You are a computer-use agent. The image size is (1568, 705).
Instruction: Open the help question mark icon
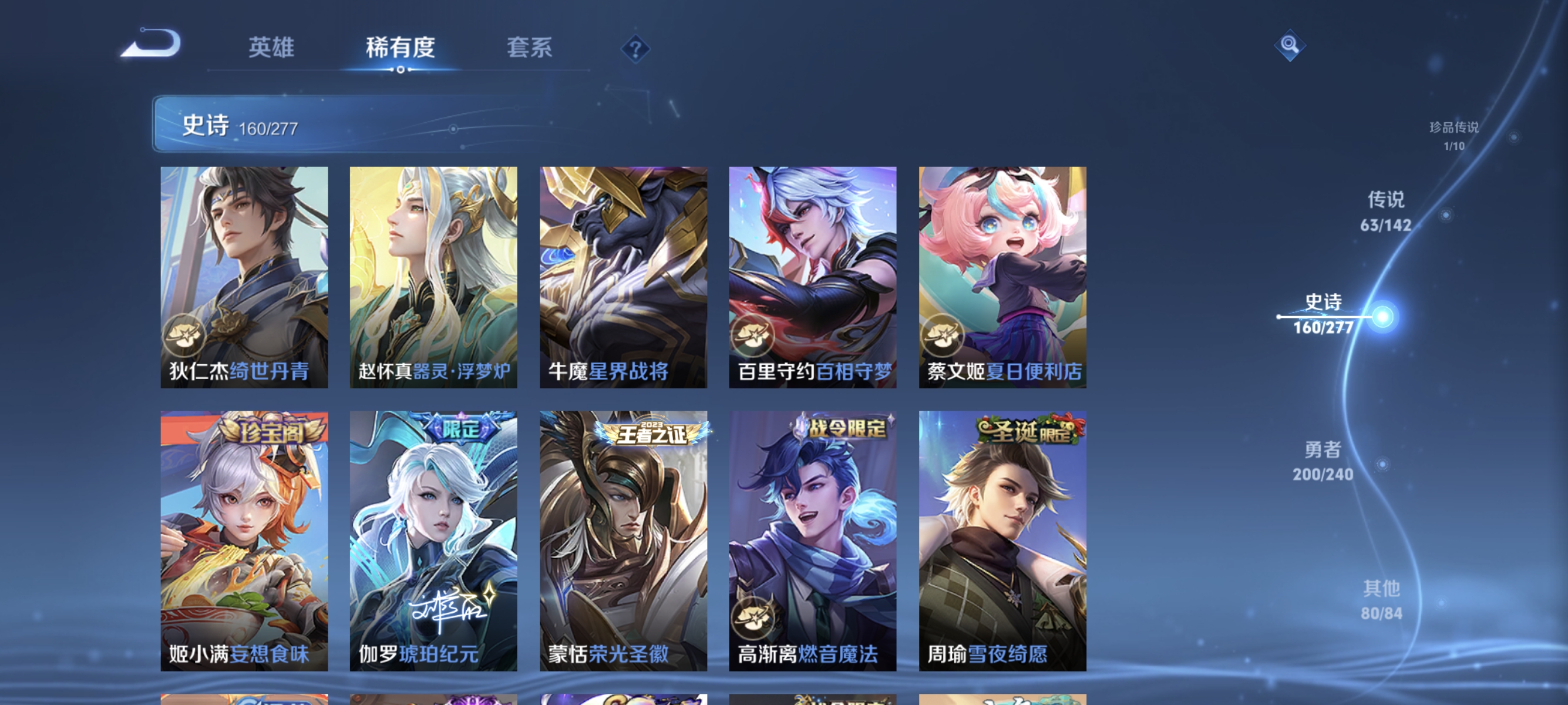click(x=635, y=50)
